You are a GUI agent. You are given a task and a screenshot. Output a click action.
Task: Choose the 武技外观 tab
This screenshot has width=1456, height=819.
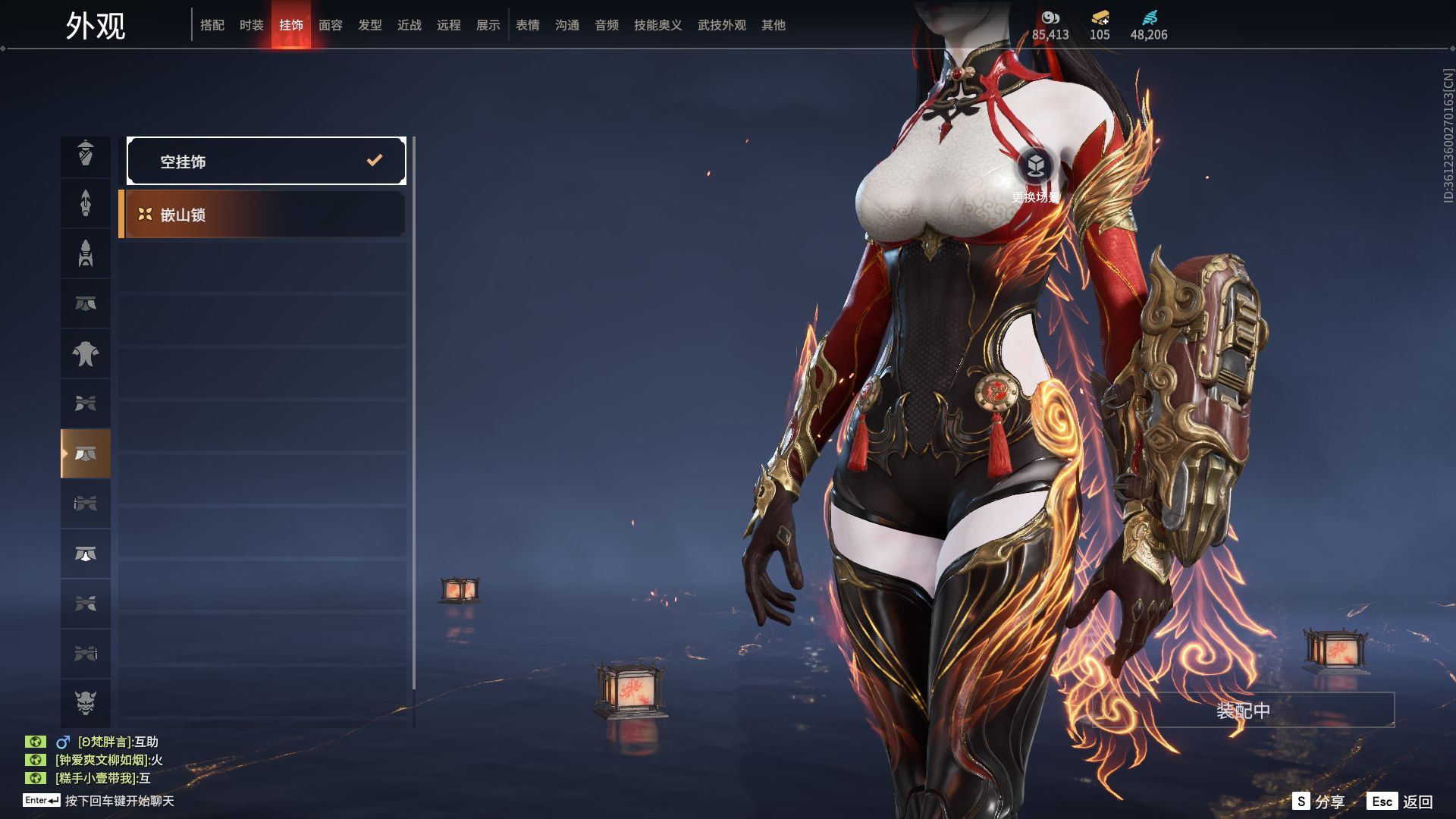tap(722, 25)
